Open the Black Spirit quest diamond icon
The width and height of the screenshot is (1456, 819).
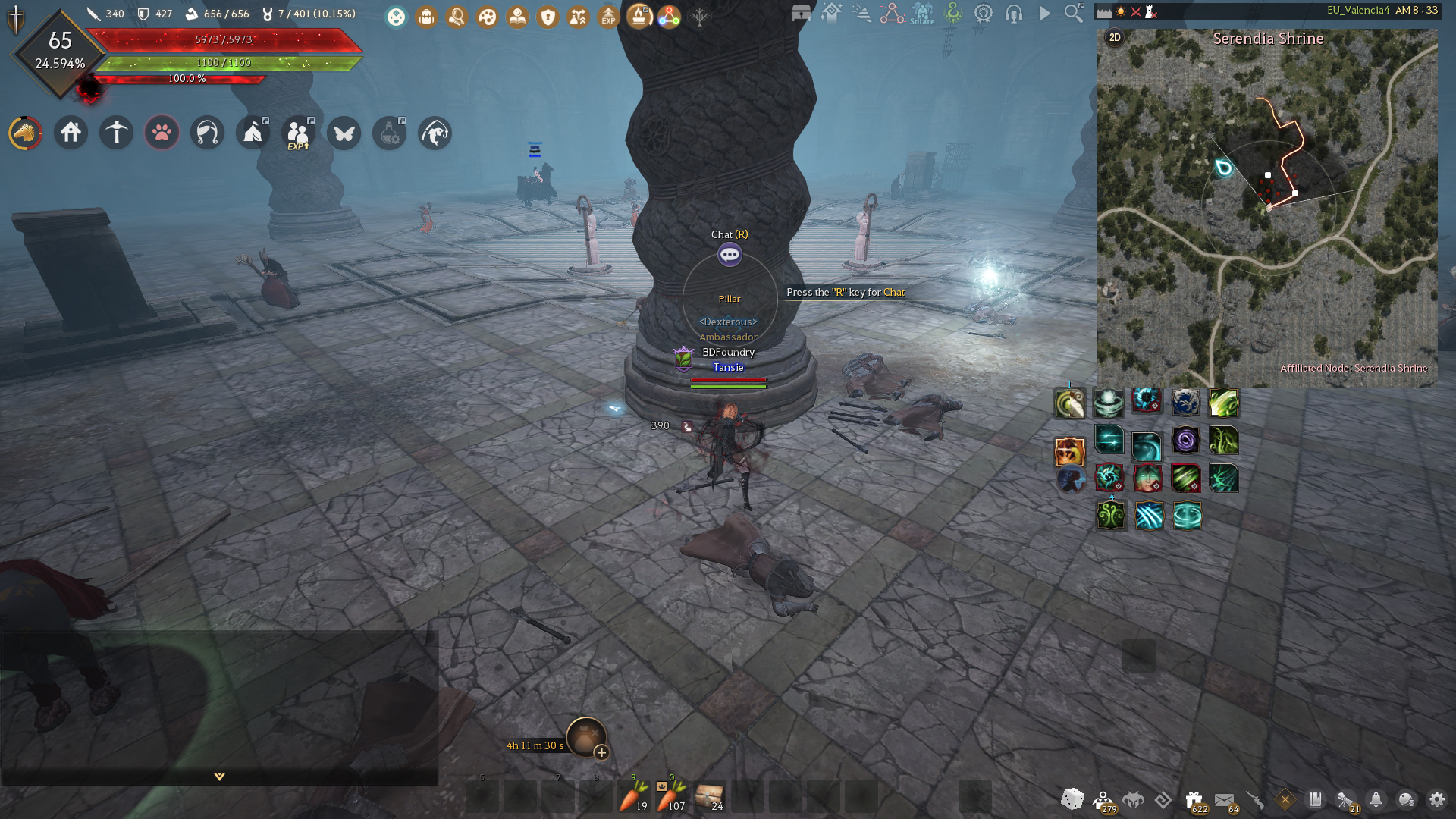tap(1284, 798)
